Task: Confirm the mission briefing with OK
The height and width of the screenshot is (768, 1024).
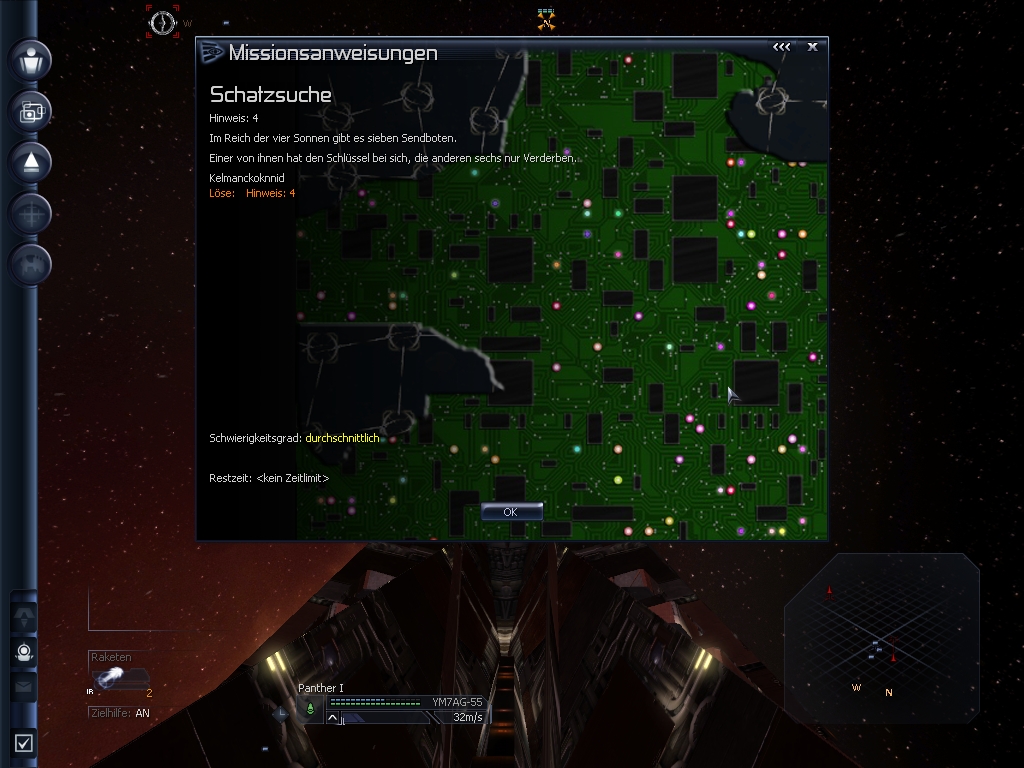Action: (x=511, y=512)
